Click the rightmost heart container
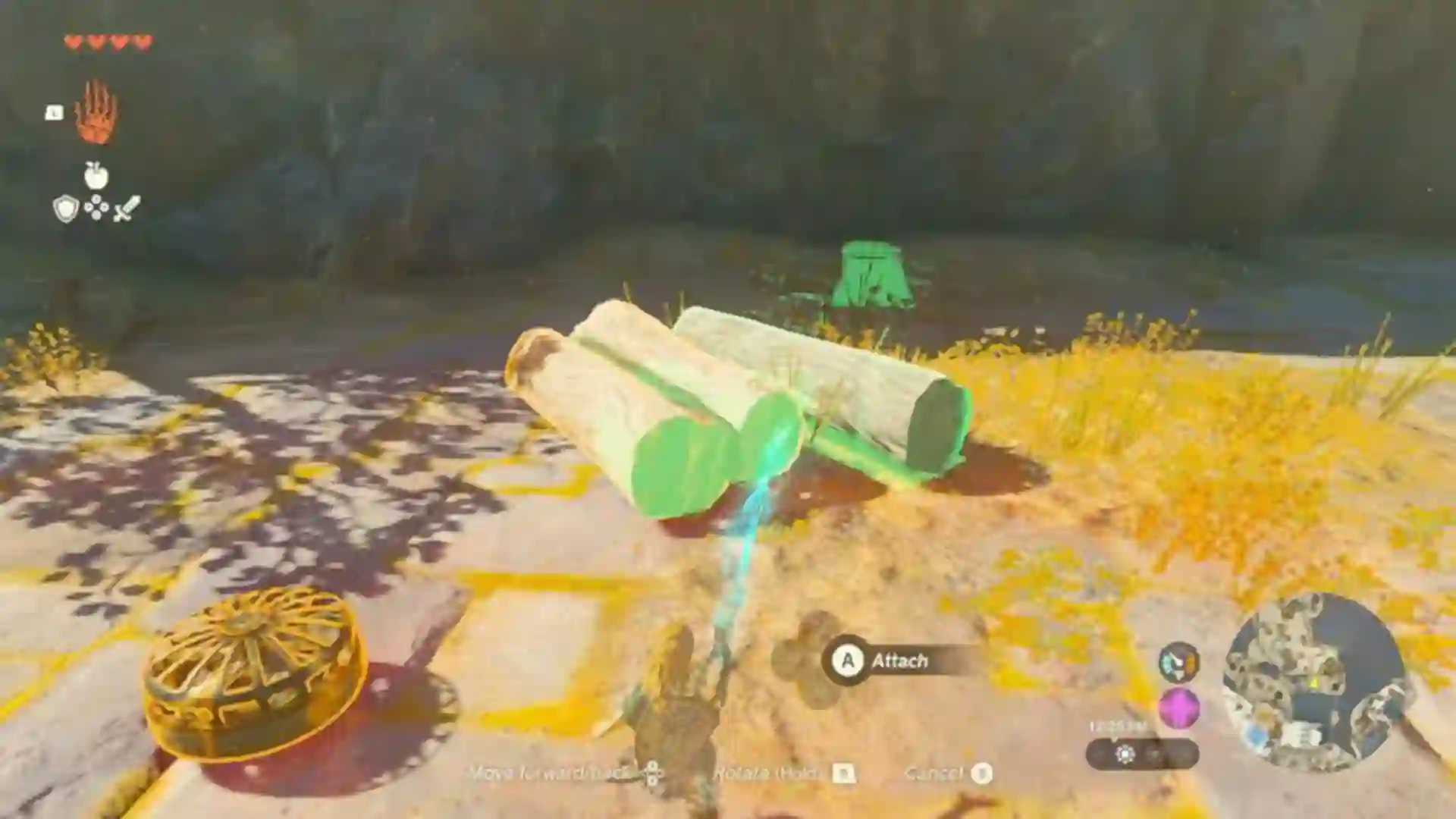This screenshot has width=1456, height=819. 141,42
